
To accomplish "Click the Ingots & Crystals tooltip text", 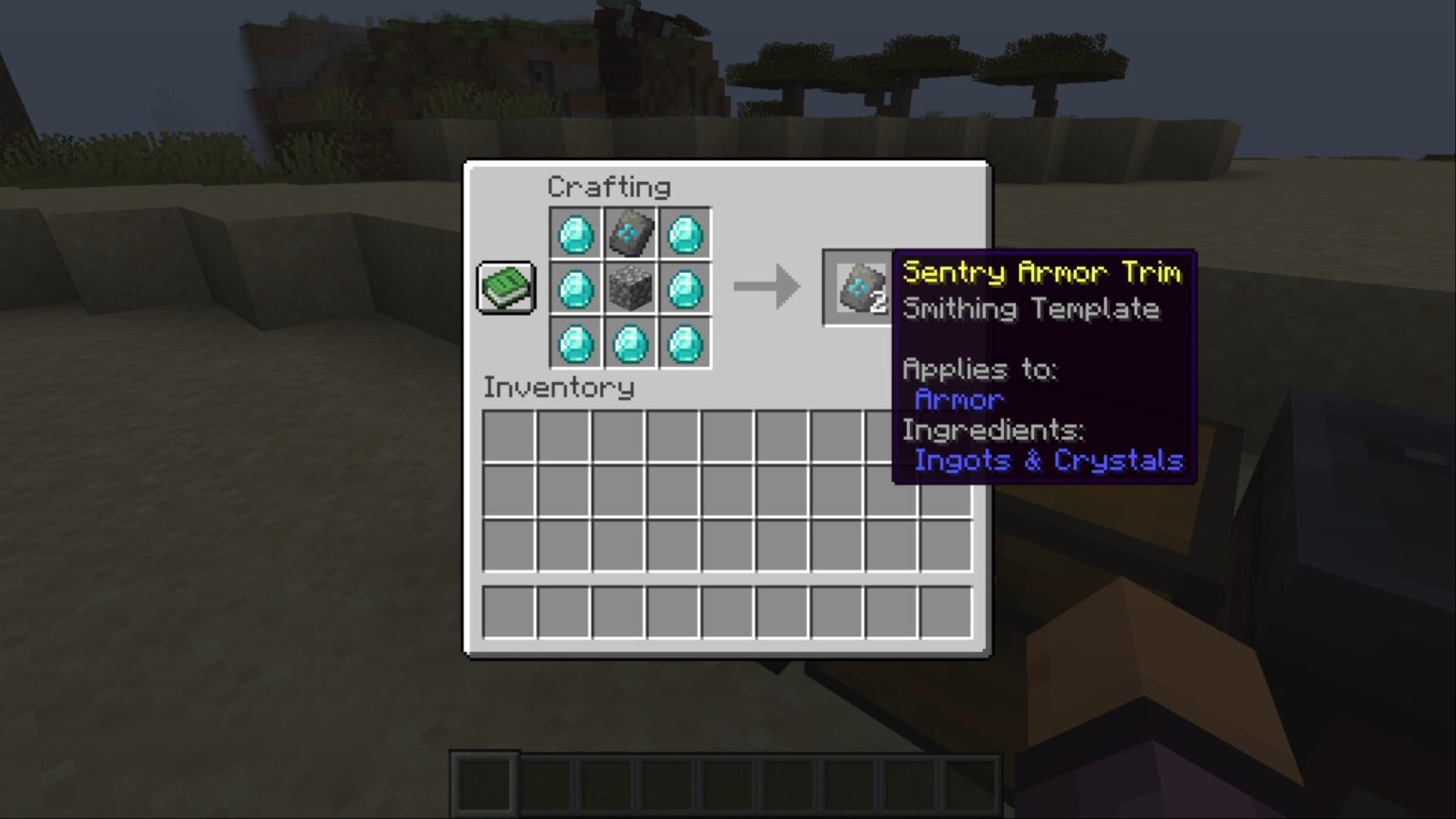I will pyautogui.click(x=1048, y=461).
